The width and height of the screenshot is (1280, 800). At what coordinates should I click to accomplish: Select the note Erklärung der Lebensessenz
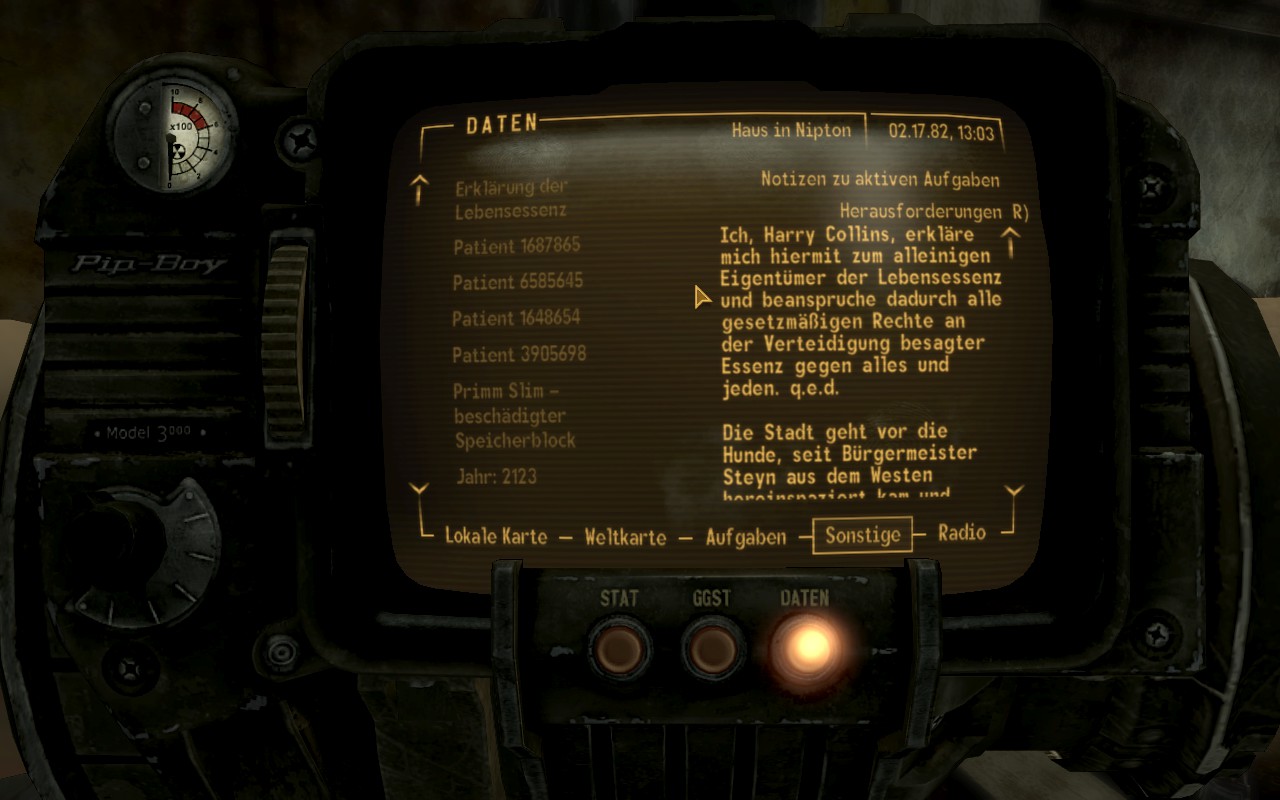click(511, 198)
